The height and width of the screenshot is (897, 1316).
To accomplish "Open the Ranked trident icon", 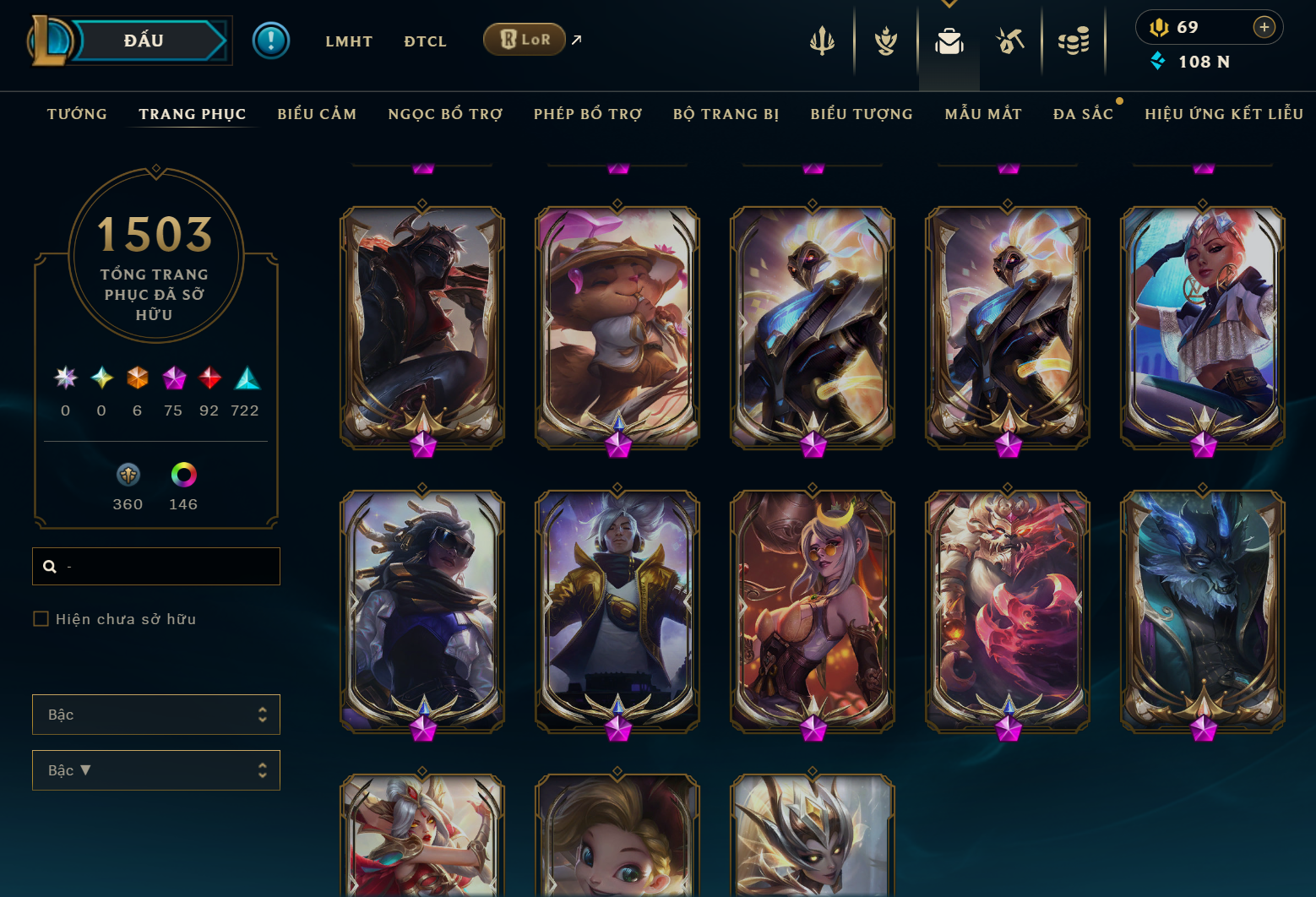I will [x=821, y=39].
